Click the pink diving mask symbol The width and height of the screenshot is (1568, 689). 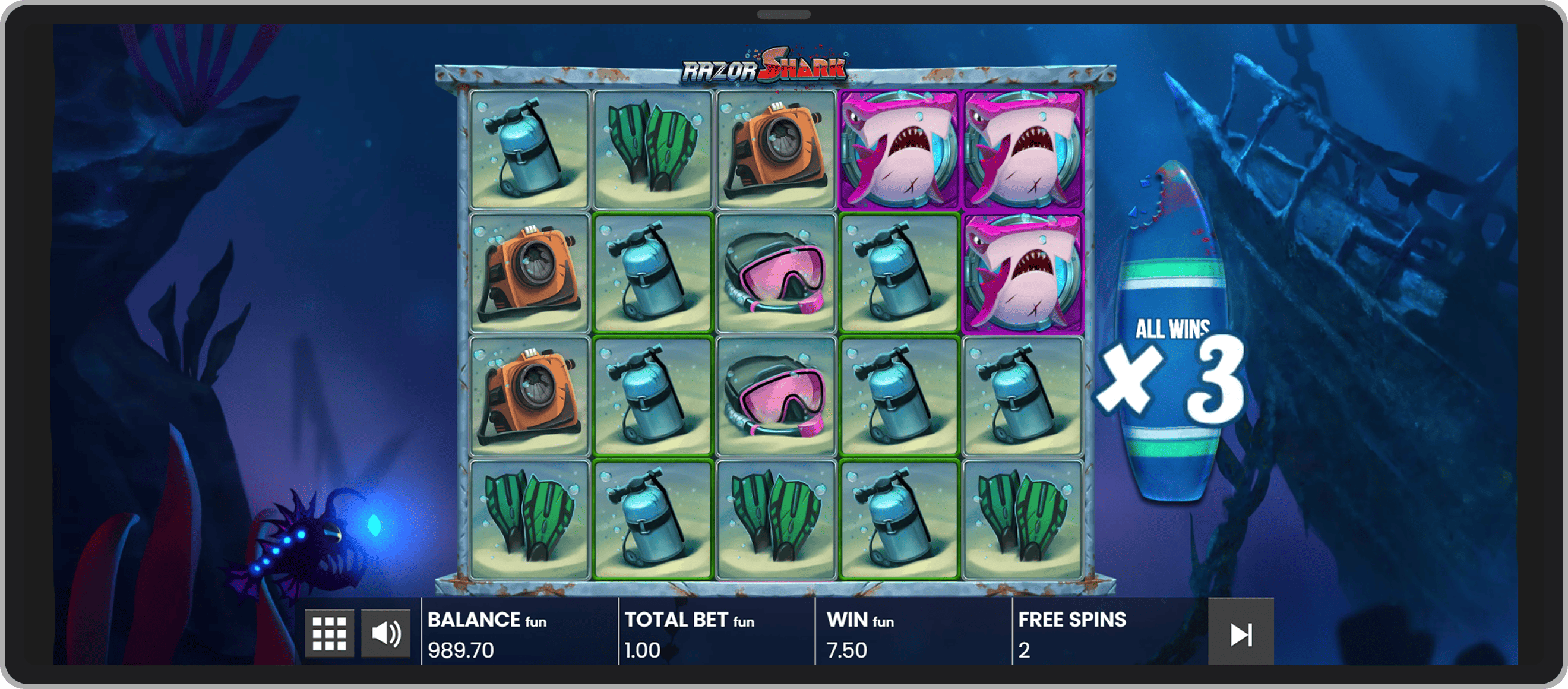(x=776, y=275)
